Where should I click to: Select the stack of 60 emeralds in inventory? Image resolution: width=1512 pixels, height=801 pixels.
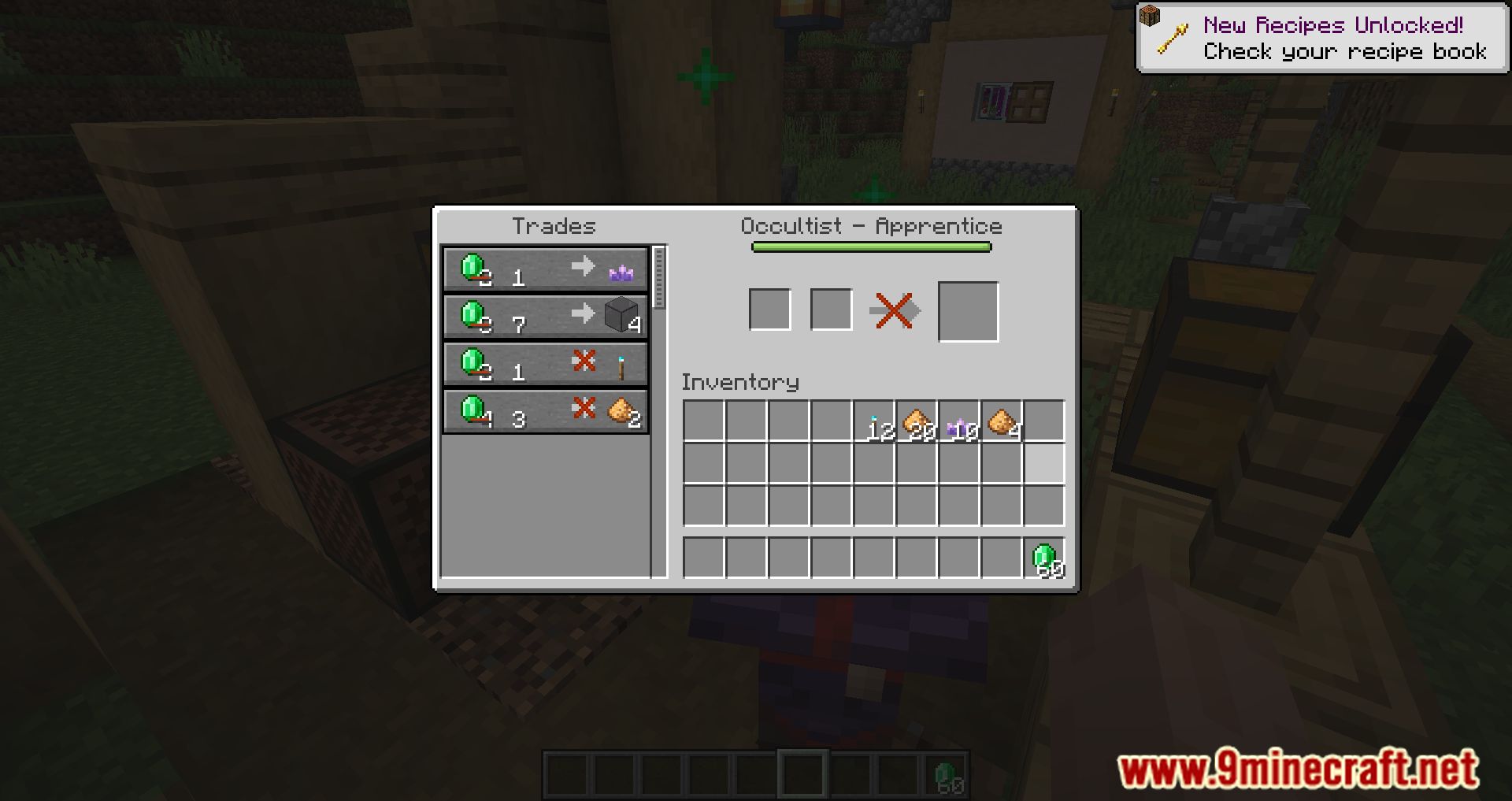pos(1043,558)
